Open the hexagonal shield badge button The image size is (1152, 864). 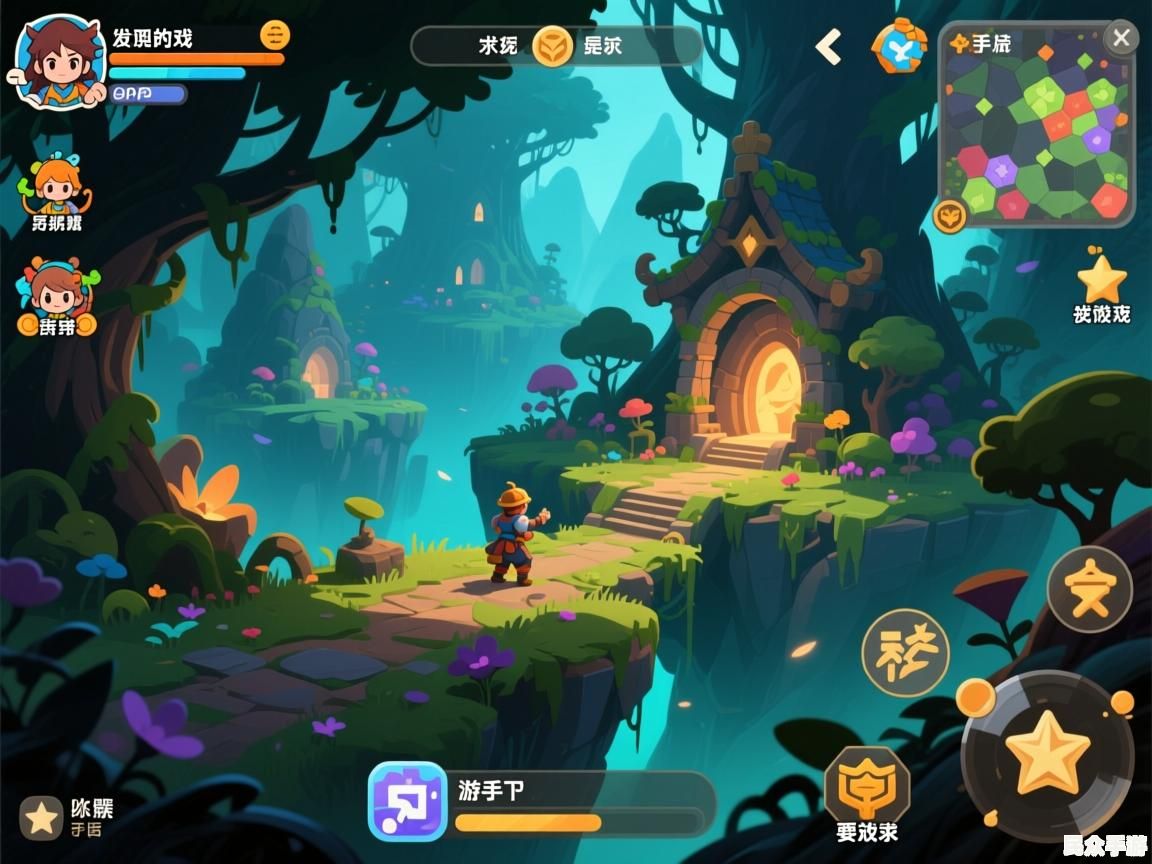867,784
